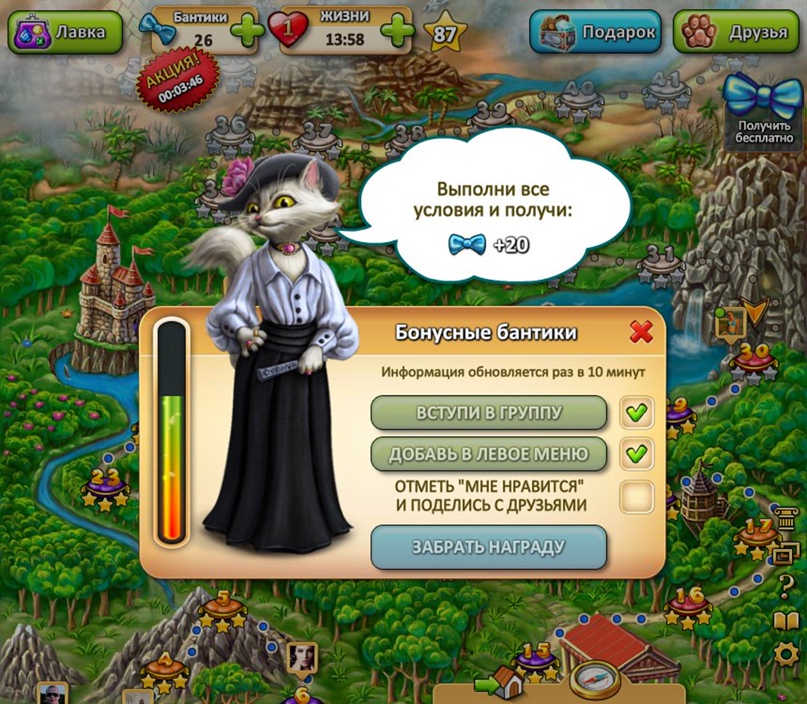Click the Вступи в группу button
Screen dimensions: 807x704
[x=489, y=412]
